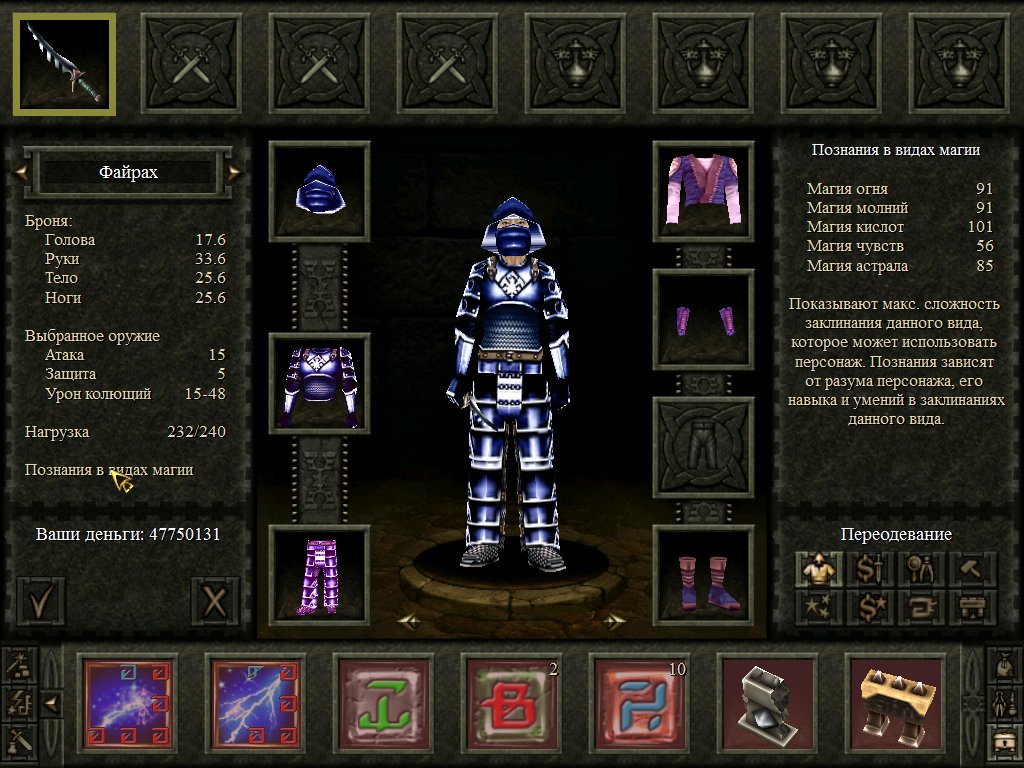This screenshot has height=768, width=1024.
Task: Switch to next character right of Файрах
Action: point(235,172)
